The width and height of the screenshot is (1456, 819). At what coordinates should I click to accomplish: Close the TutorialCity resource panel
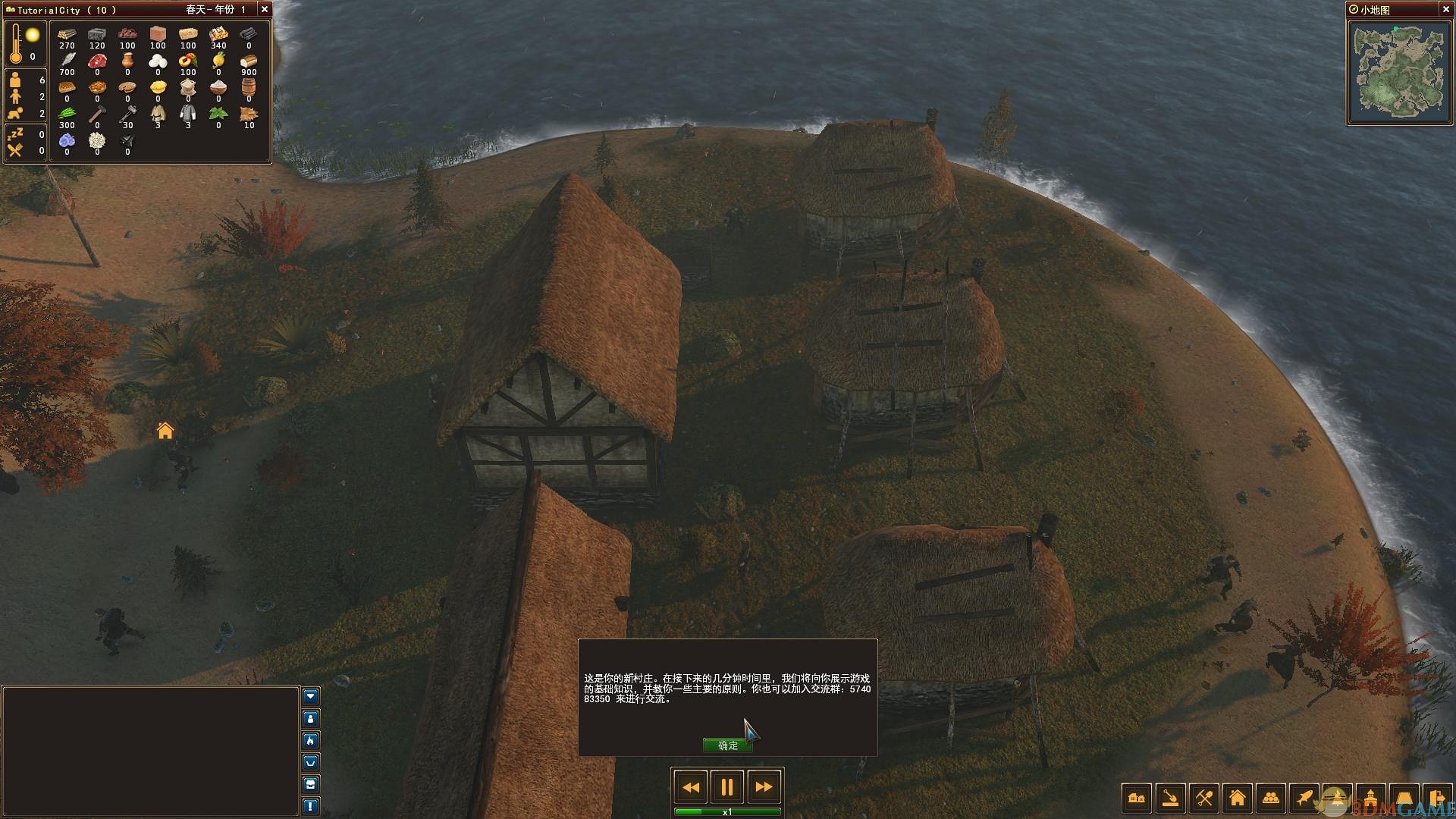264,10
